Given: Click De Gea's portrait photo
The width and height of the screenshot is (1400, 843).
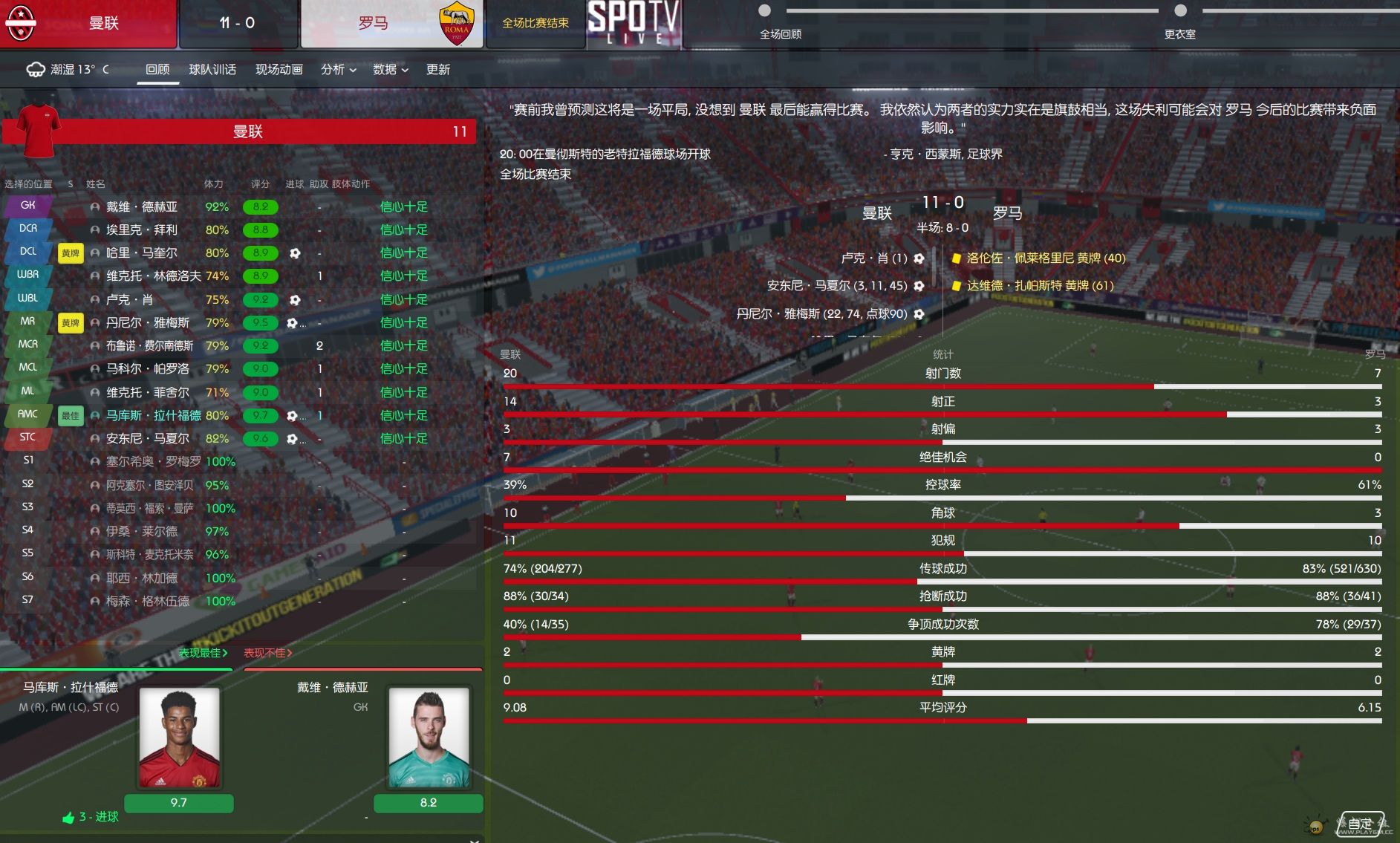Looking at the screenshot, I should 429,737.
